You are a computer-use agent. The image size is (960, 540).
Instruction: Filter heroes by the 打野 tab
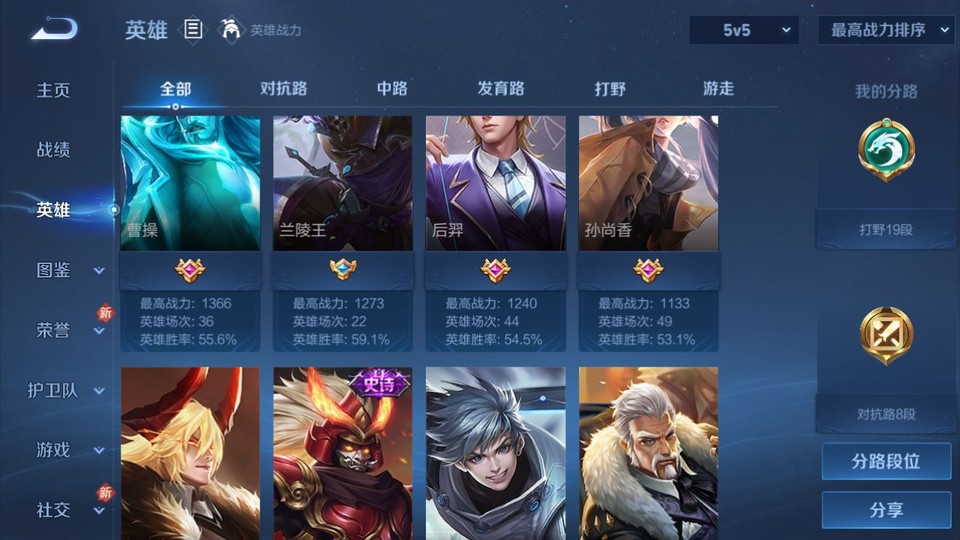(x=610, y=88)
